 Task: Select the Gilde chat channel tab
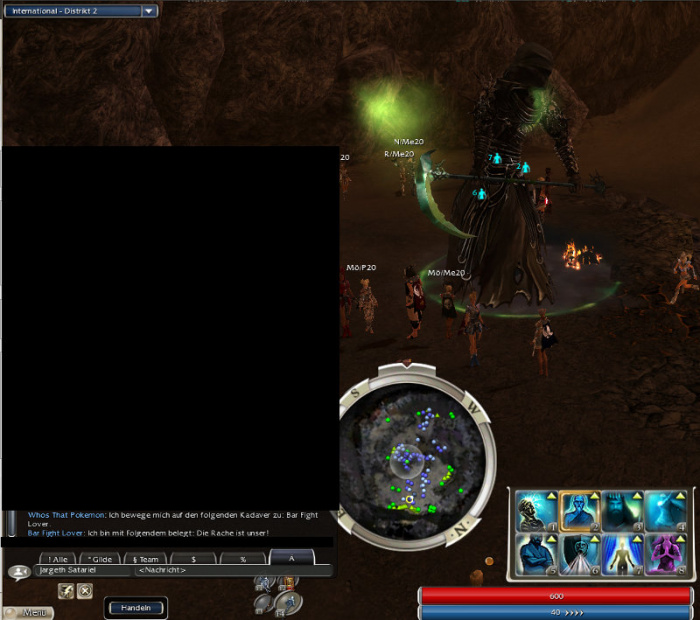tap(99, 559)
